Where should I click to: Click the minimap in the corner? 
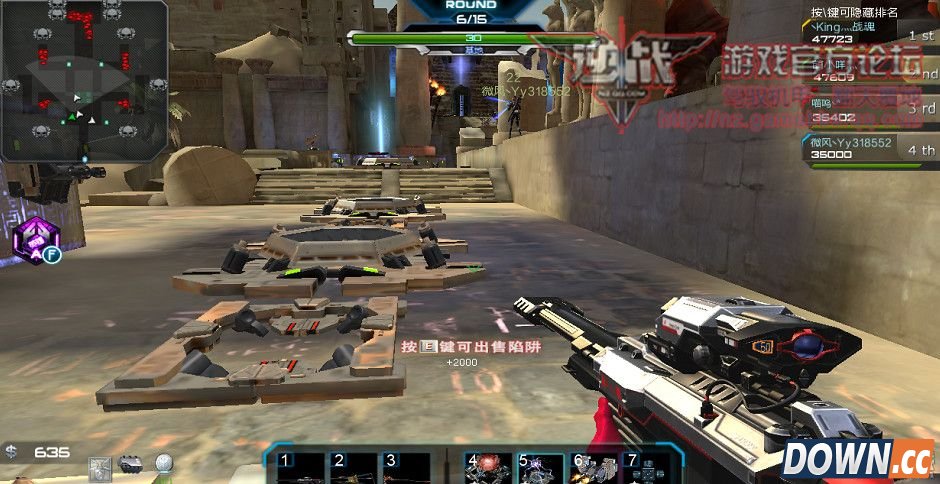pyautogui.click(x=84, y=80)
